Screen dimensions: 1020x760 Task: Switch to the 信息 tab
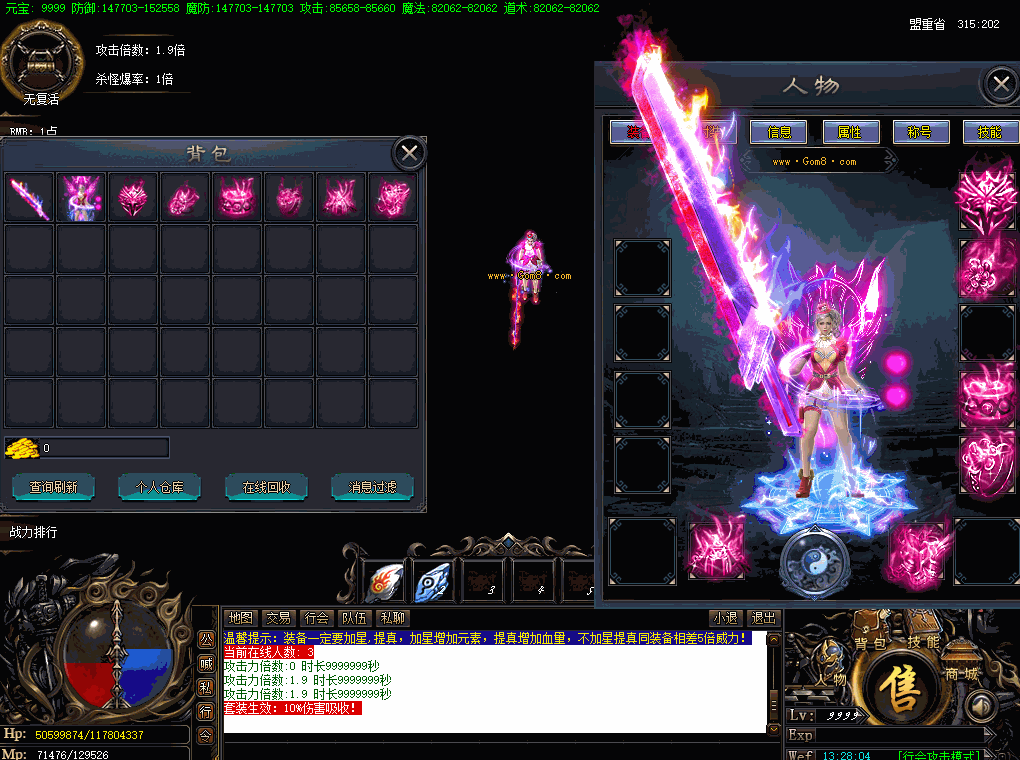[779, 132]
